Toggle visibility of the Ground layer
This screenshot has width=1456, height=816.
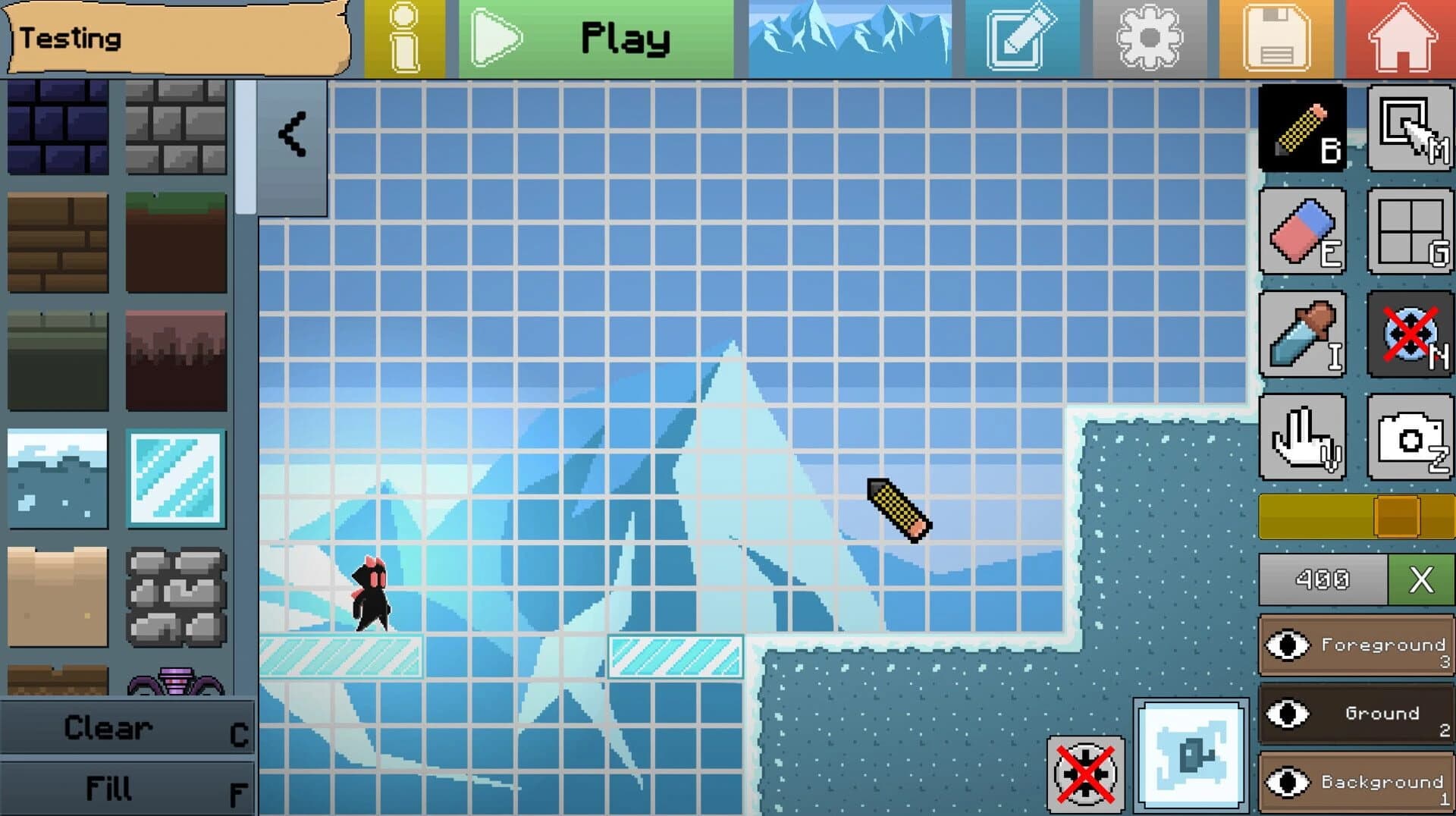(1287, 714)
